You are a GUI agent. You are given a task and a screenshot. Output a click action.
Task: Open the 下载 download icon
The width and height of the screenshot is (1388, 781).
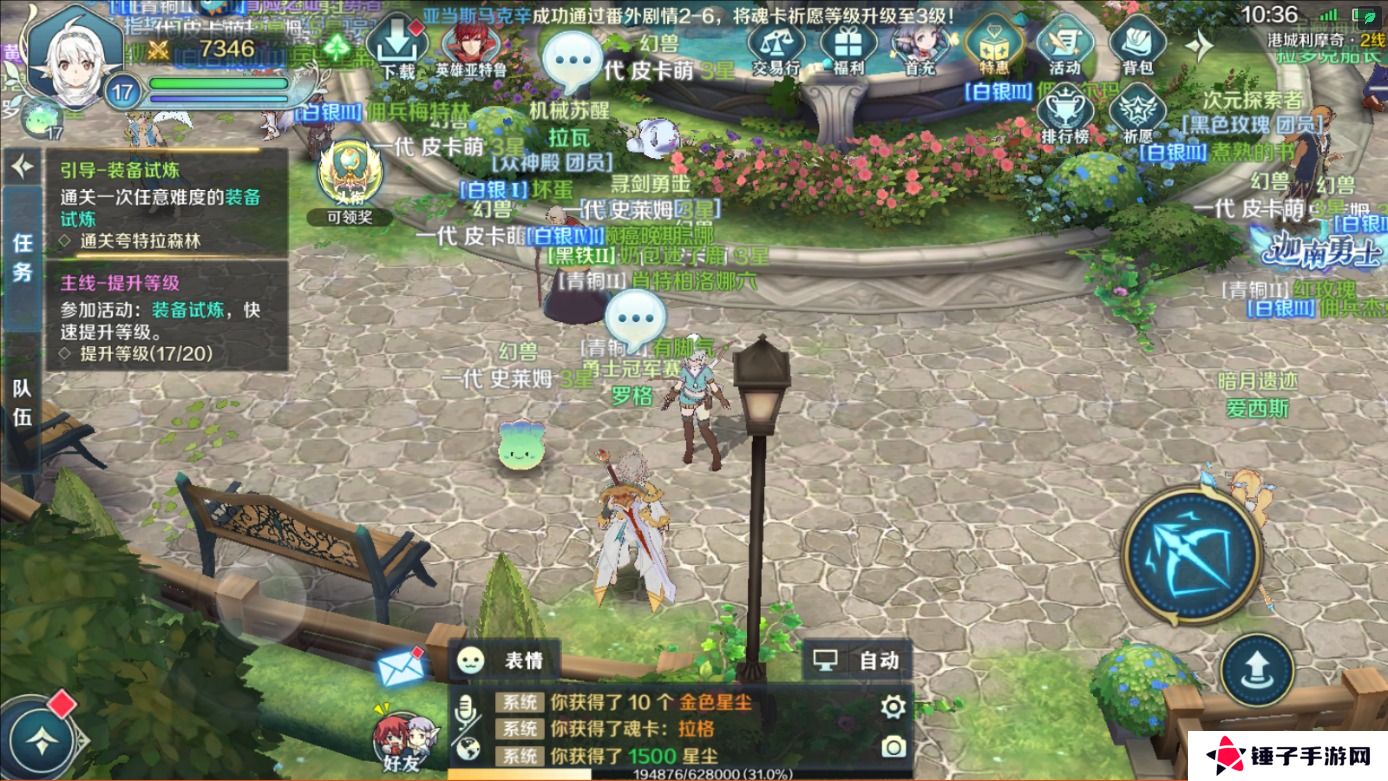[398, 47]
